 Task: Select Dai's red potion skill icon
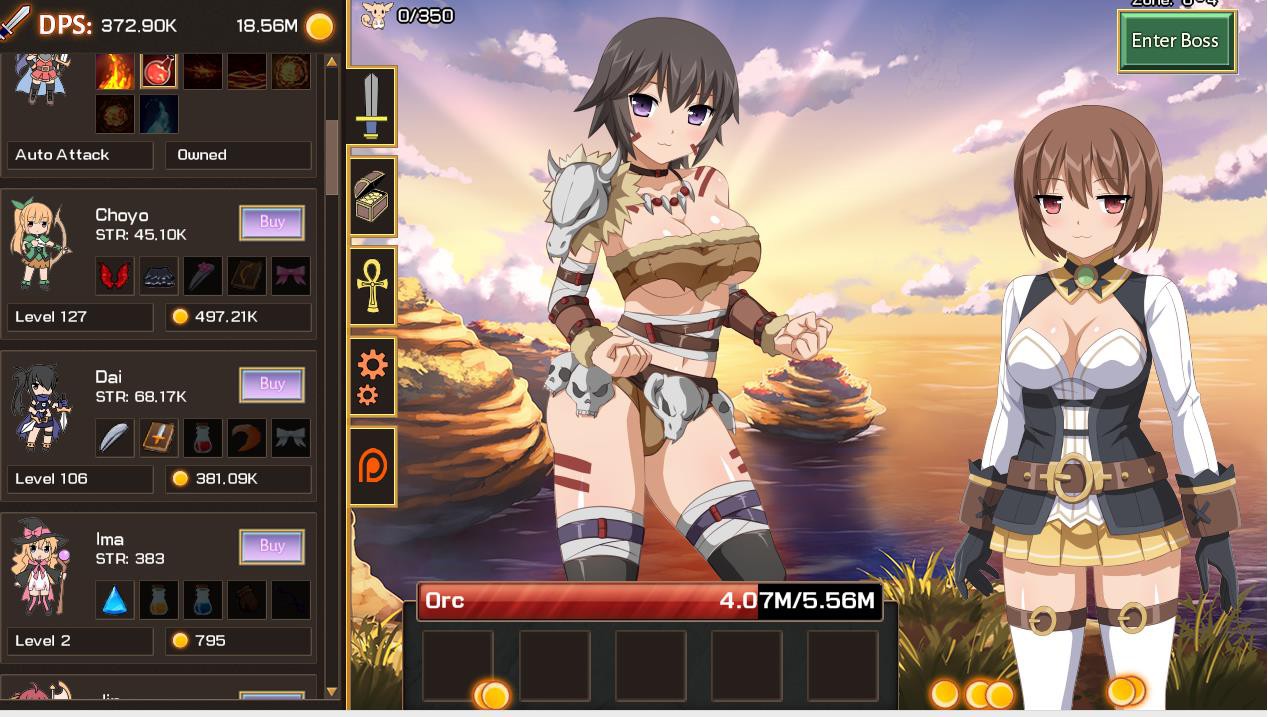(x=203, y=438)
